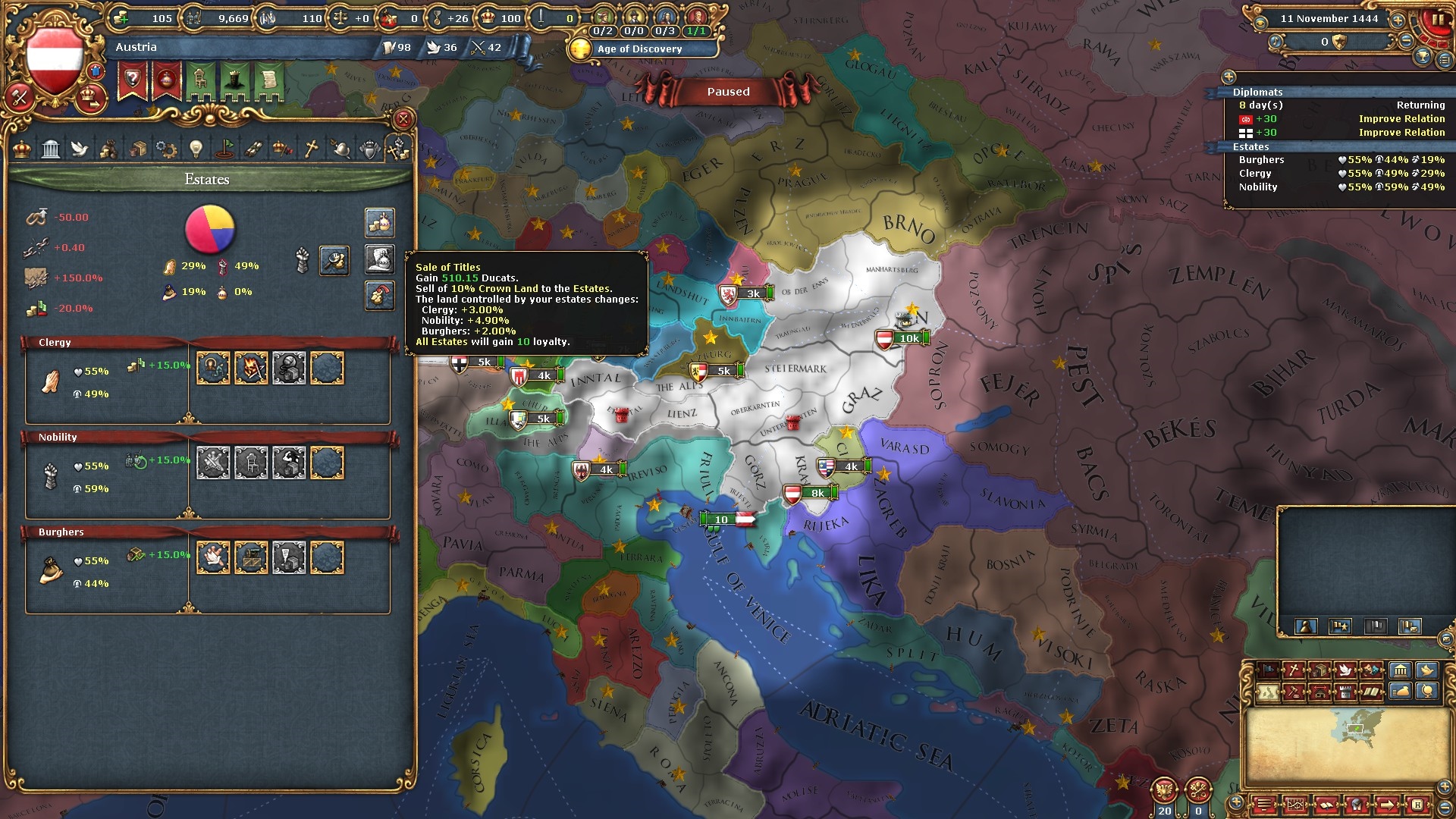Select the Burghers estate icon

[x=50, y=571]
